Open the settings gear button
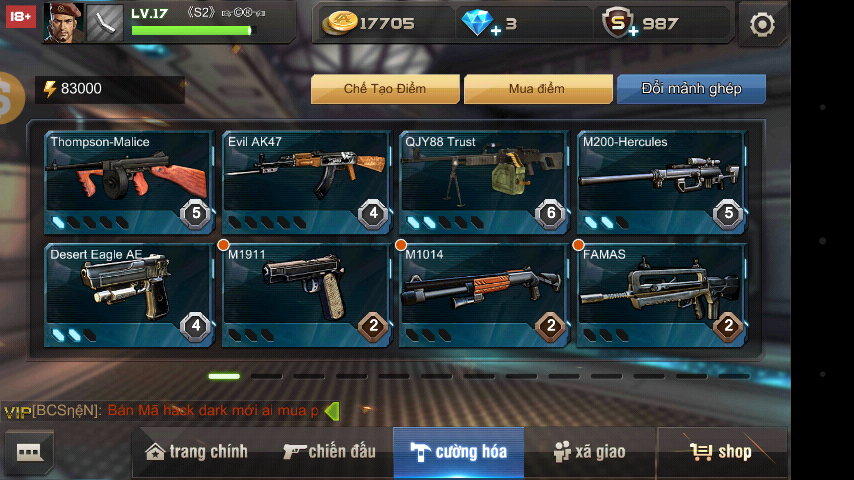854x480 pixels. pyautogui.click(x=762, y=24)
